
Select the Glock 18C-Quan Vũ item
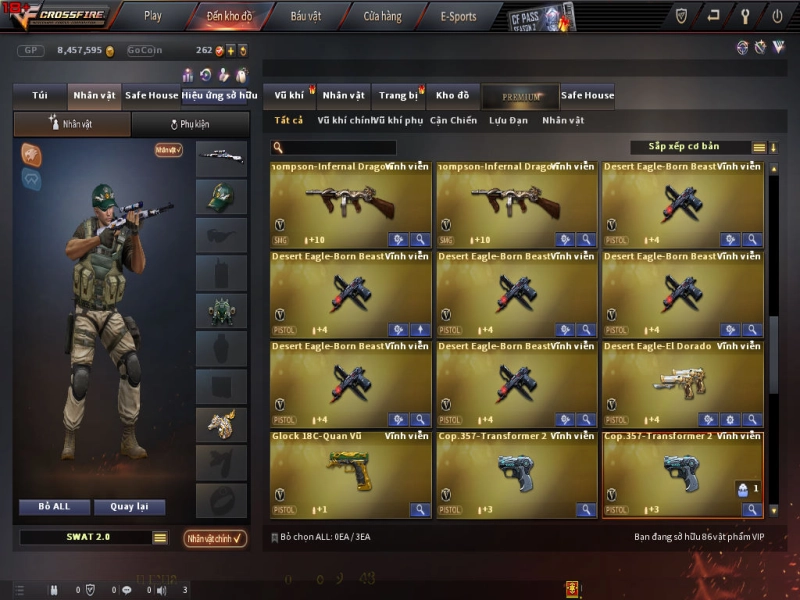350,474
